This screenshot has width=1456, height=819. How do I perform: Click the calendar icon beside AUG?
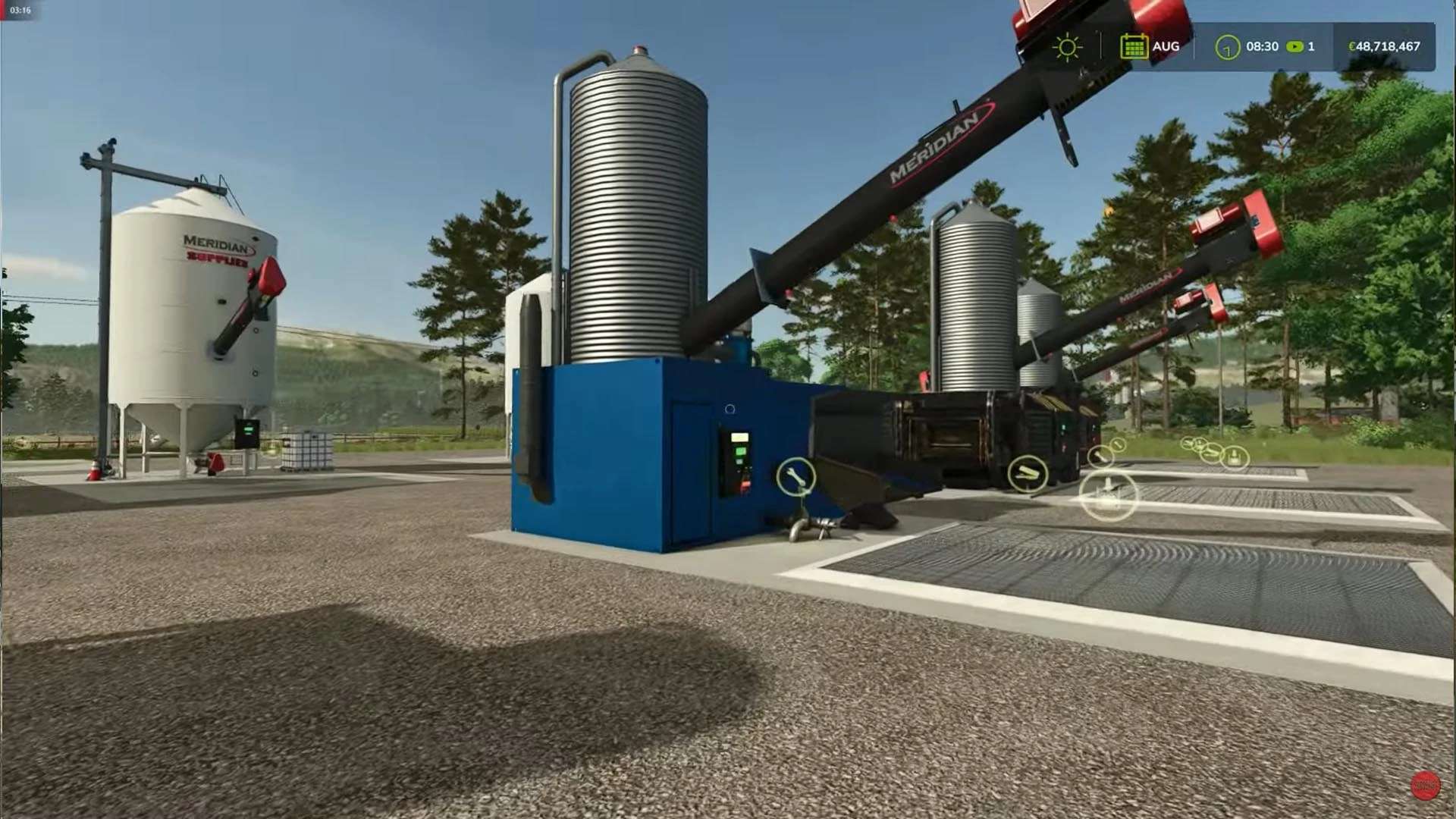point(1133,46)
